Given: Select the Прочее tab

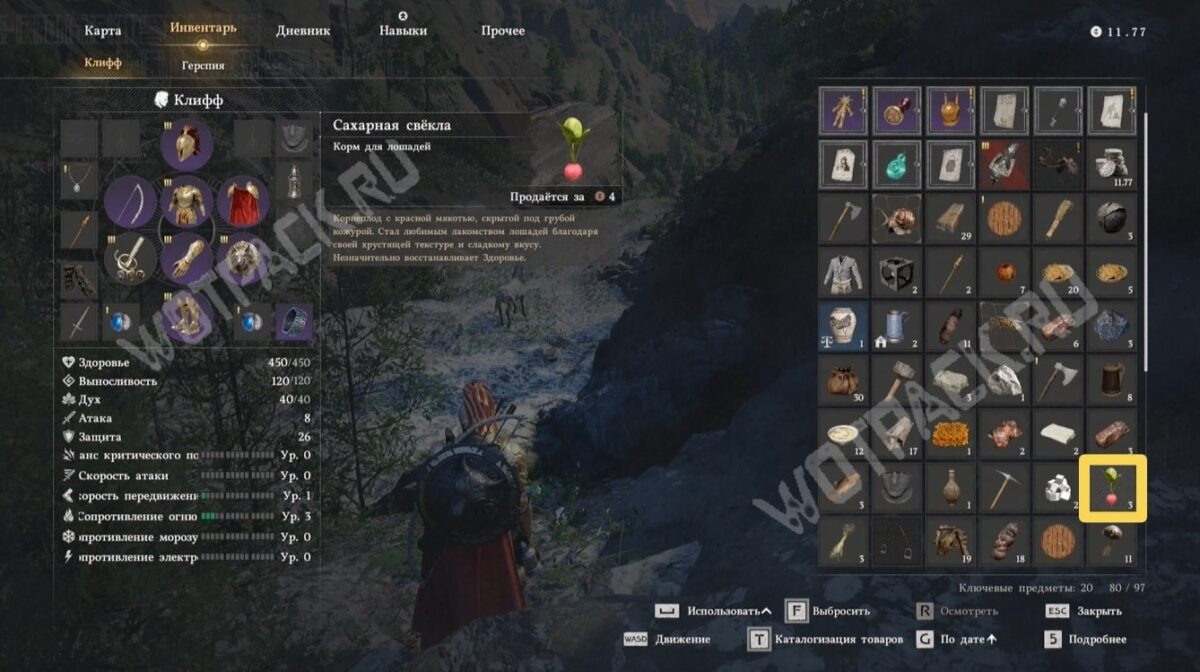Looking at the screenshot, I should pyautogui.click(x=502, y=30).
